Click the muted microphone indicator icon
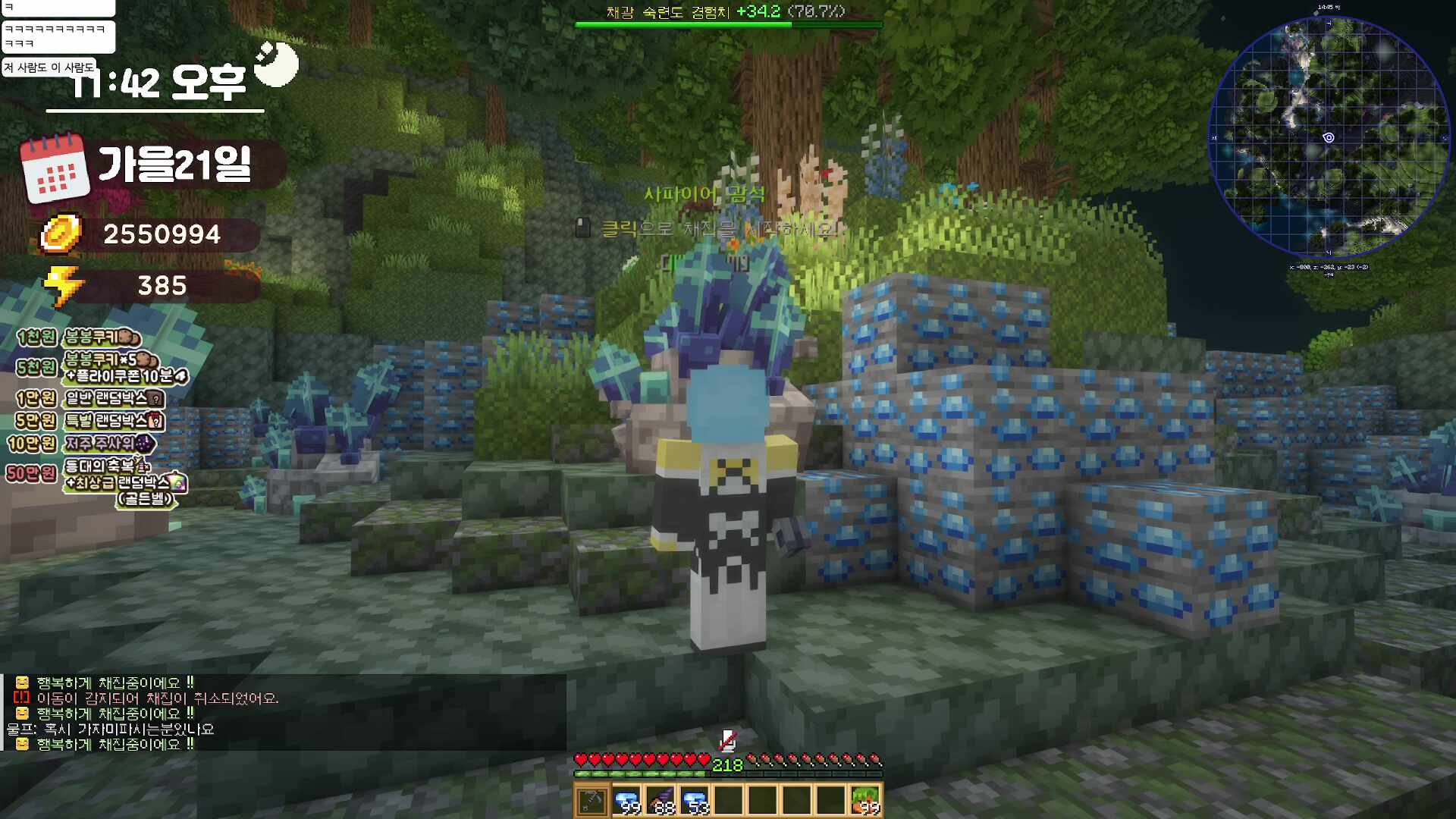 coord(727,739)
